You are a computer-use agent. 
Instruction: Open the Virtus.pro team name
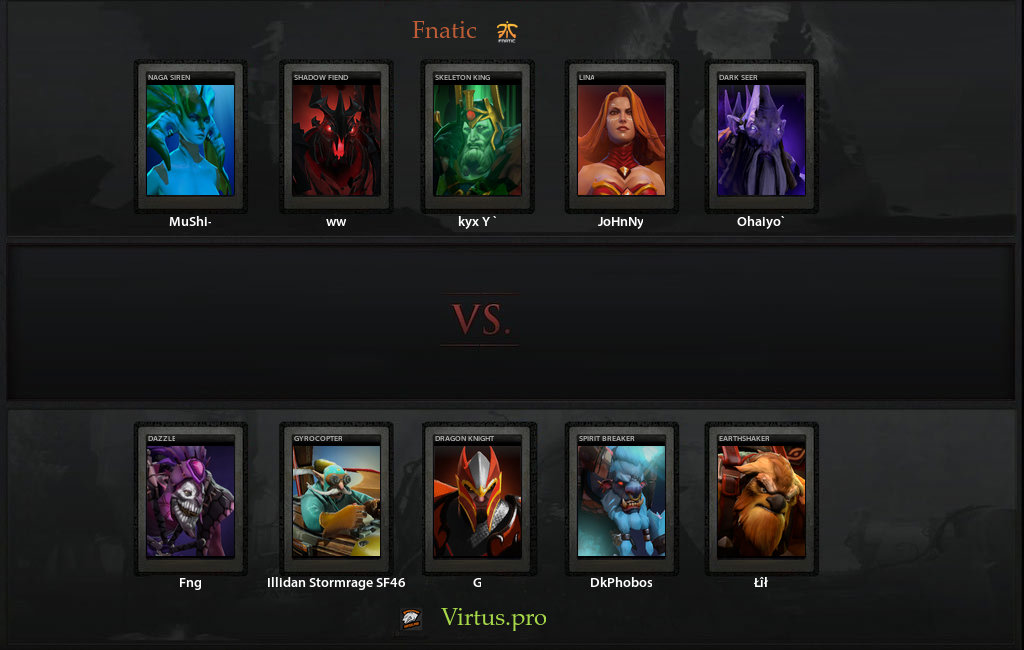[494, 618]
